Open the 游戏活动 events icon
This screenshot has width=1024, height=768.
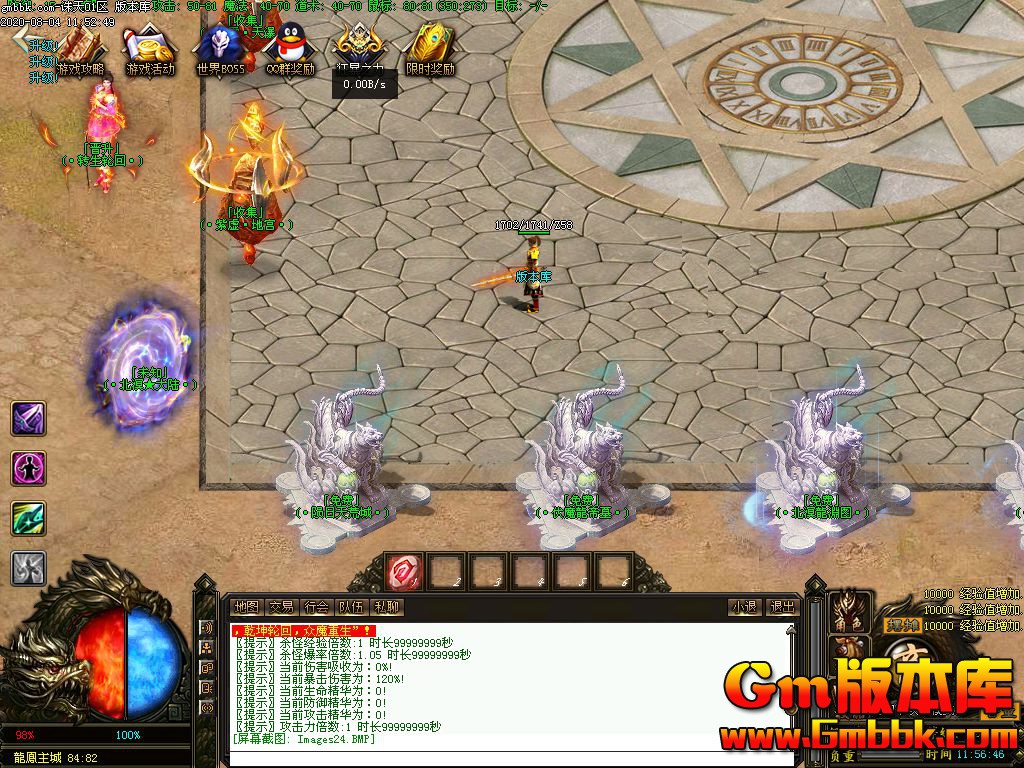tap(150, 49)
